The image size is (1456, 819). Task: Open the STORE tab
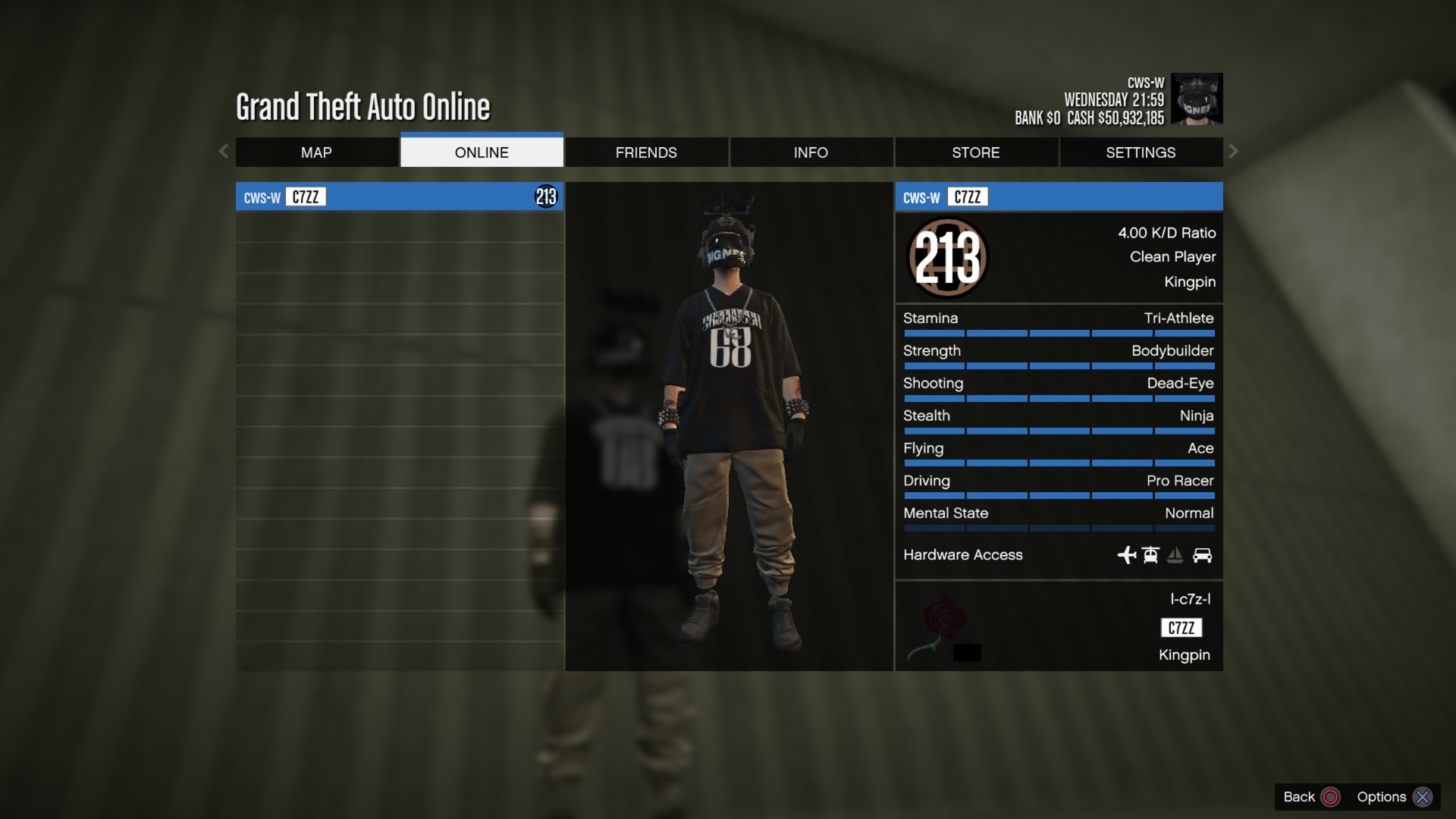pos(976,152)
